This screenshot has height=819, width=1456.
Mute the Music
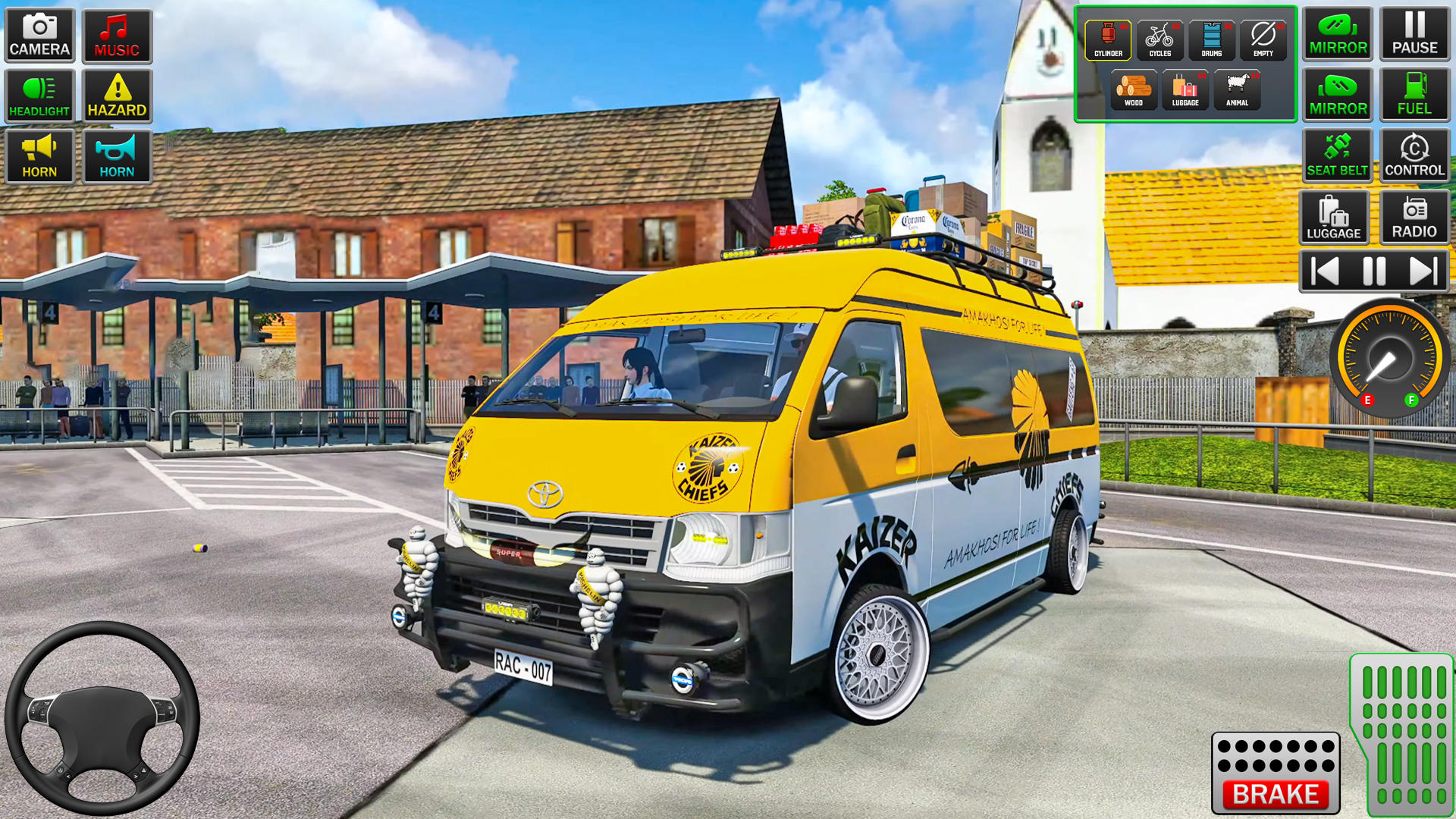(116, 36)
